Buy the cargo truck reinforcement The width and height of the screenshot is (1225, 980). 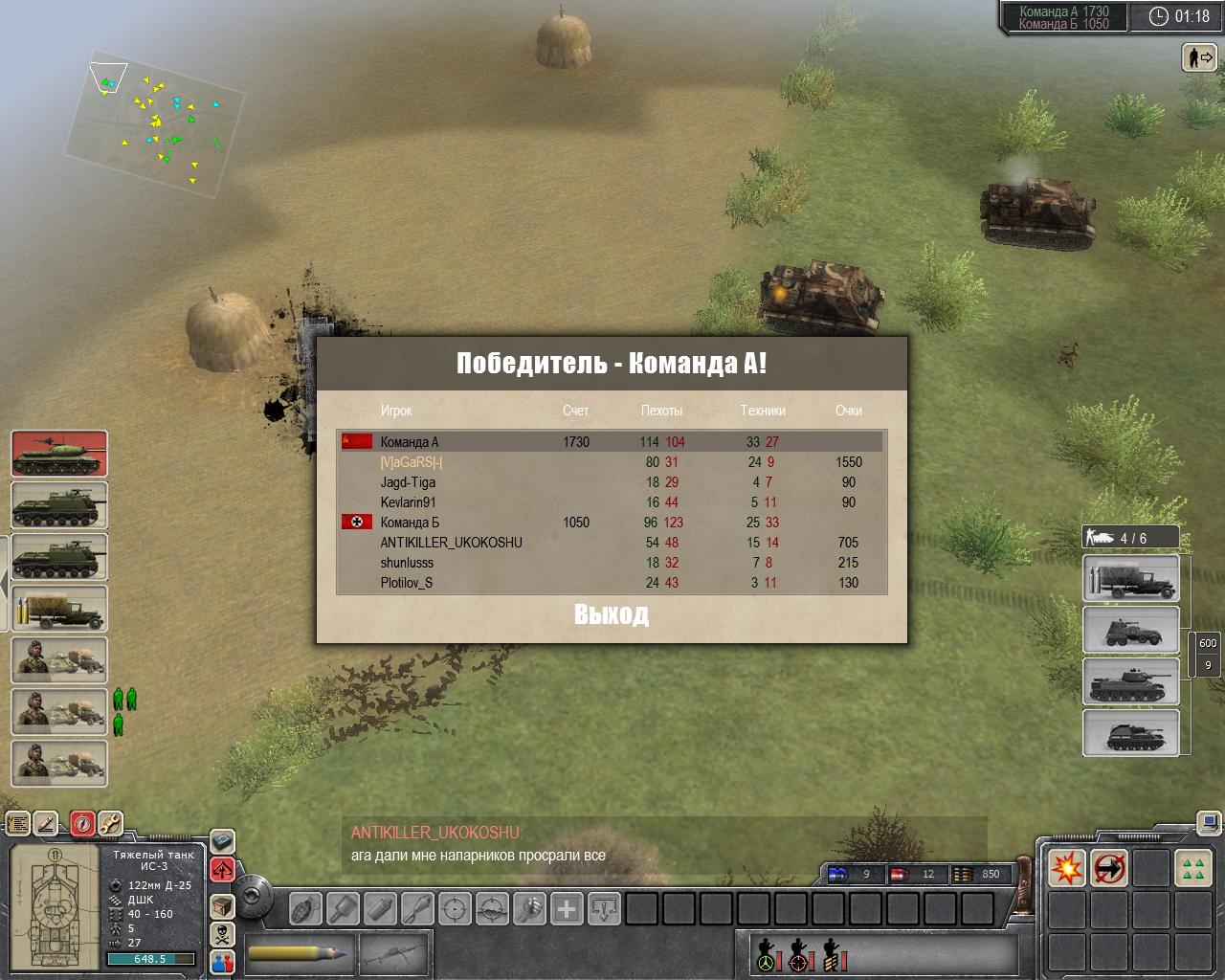(x=1130, y=578)
